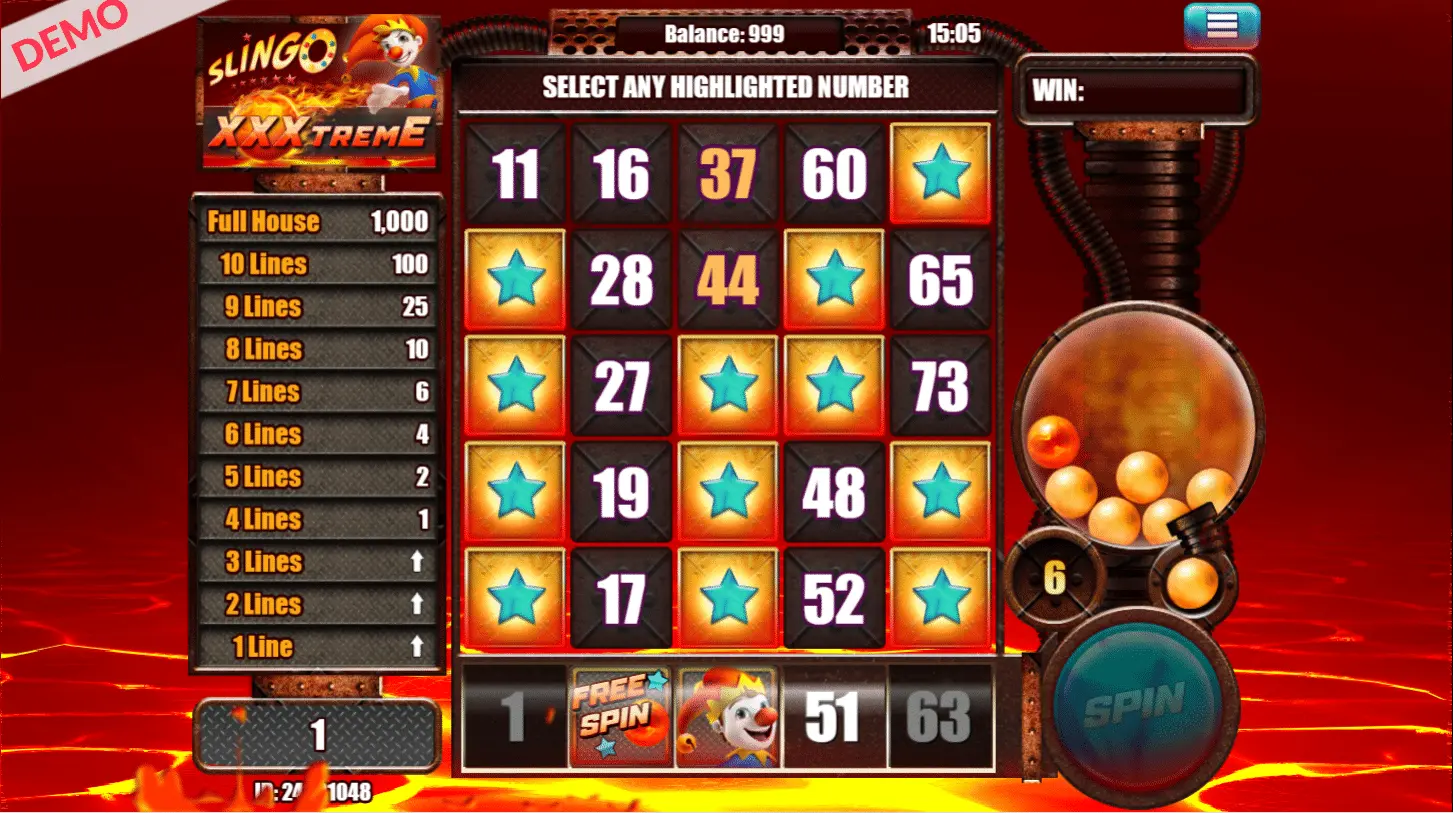This screenshot has width=1453, height=813.
Task: Open the hamburger menu in the top-right corner
Action: pyautogui.click(x=1219, y=25)
